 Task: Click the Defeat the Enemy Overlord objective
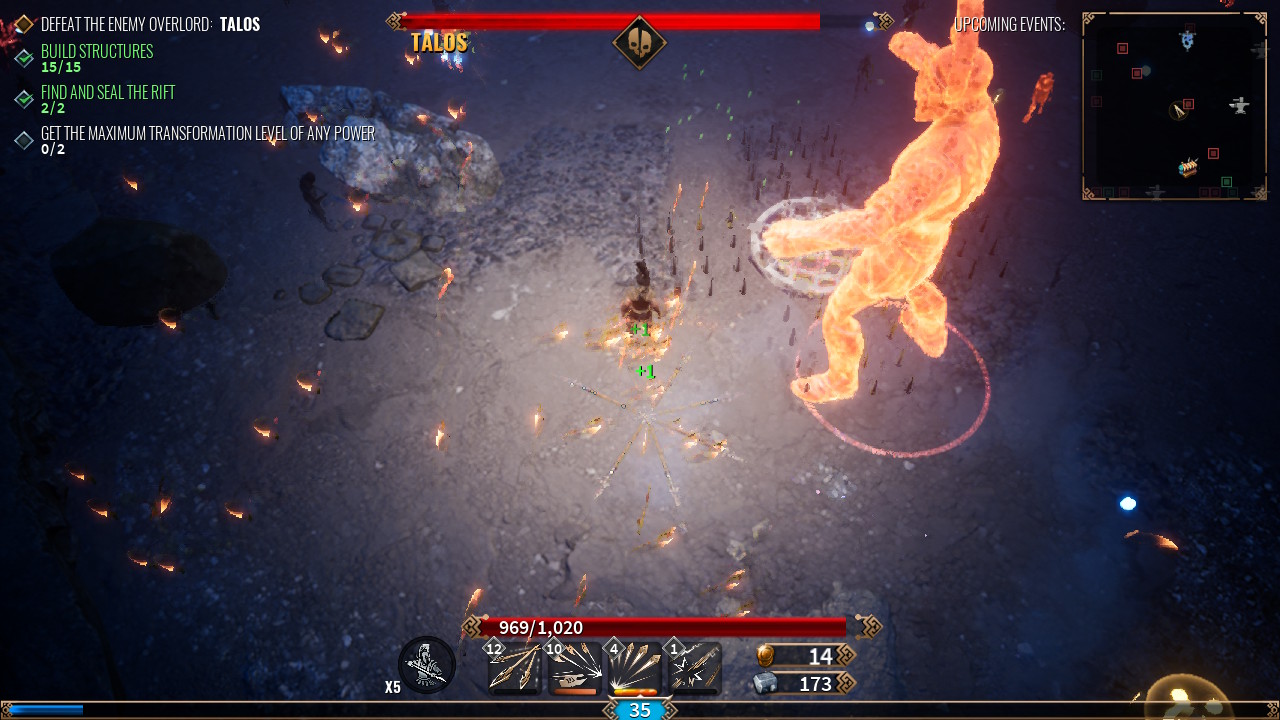(x=150, y=24)
